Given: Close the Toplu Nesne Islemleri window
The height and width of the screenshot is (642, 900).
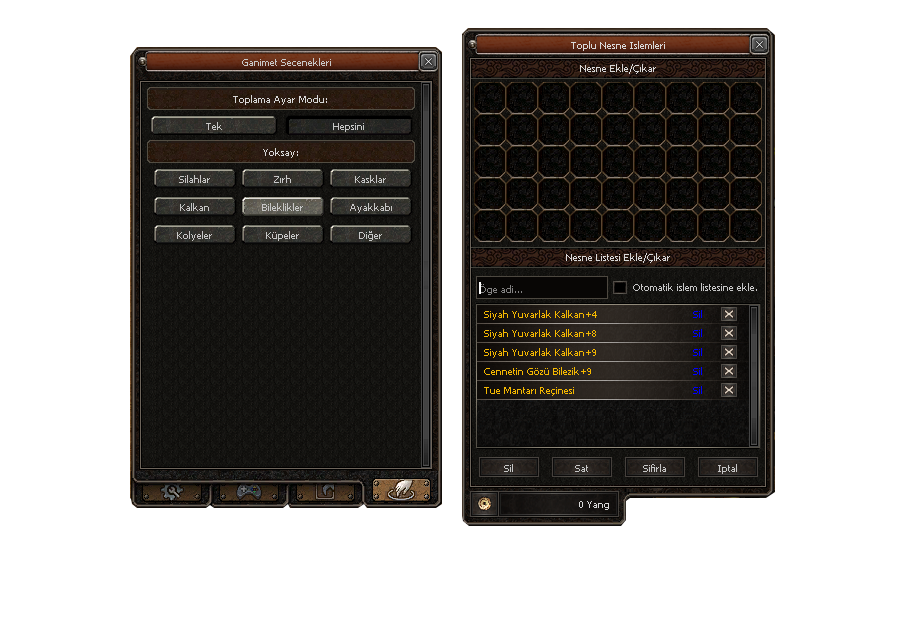Looking at the screenshot, I should 760,45.
